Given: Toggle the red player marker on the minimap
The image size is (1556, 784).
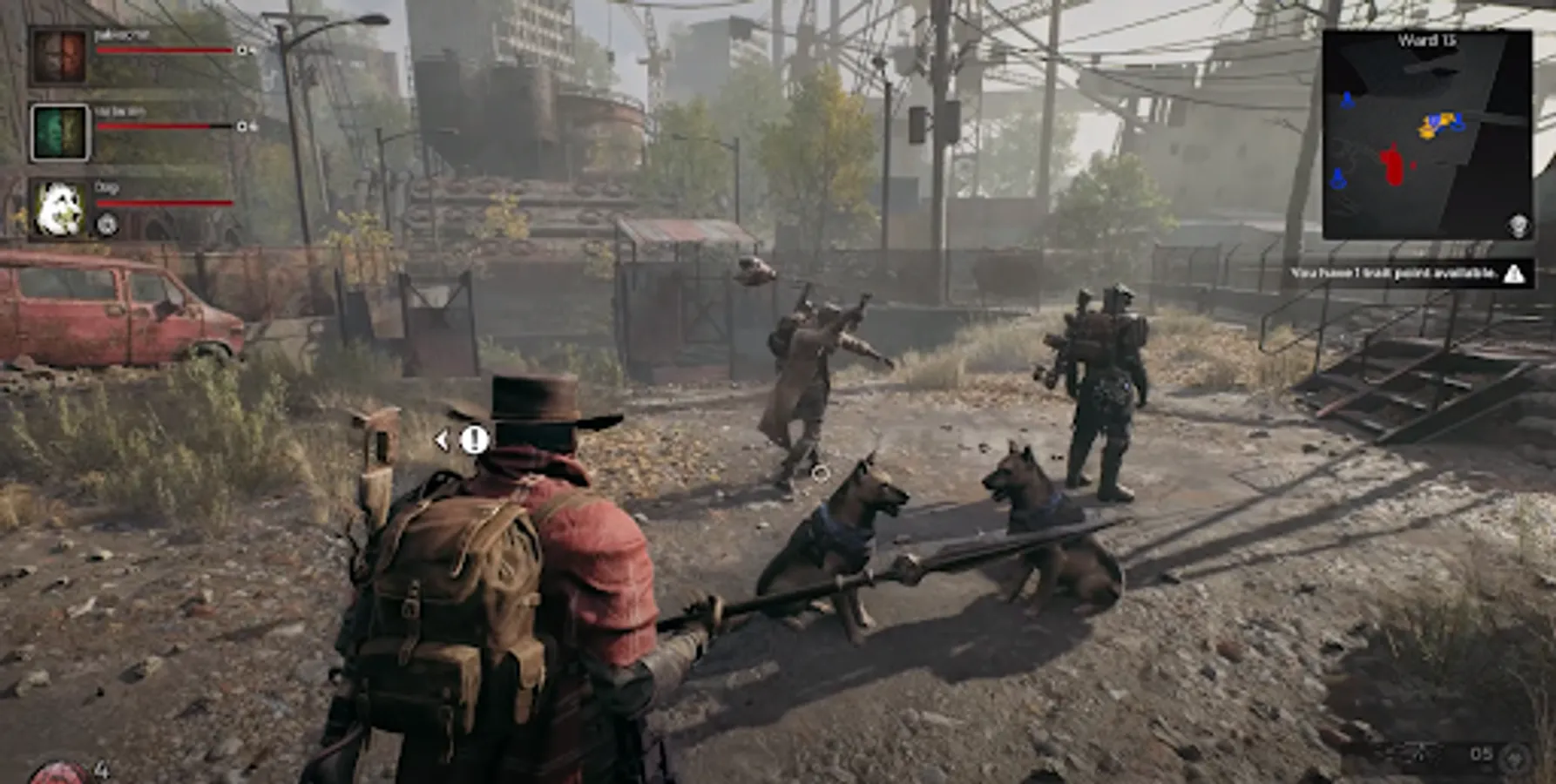Looking at the screenshot, I should (1391, 164).
